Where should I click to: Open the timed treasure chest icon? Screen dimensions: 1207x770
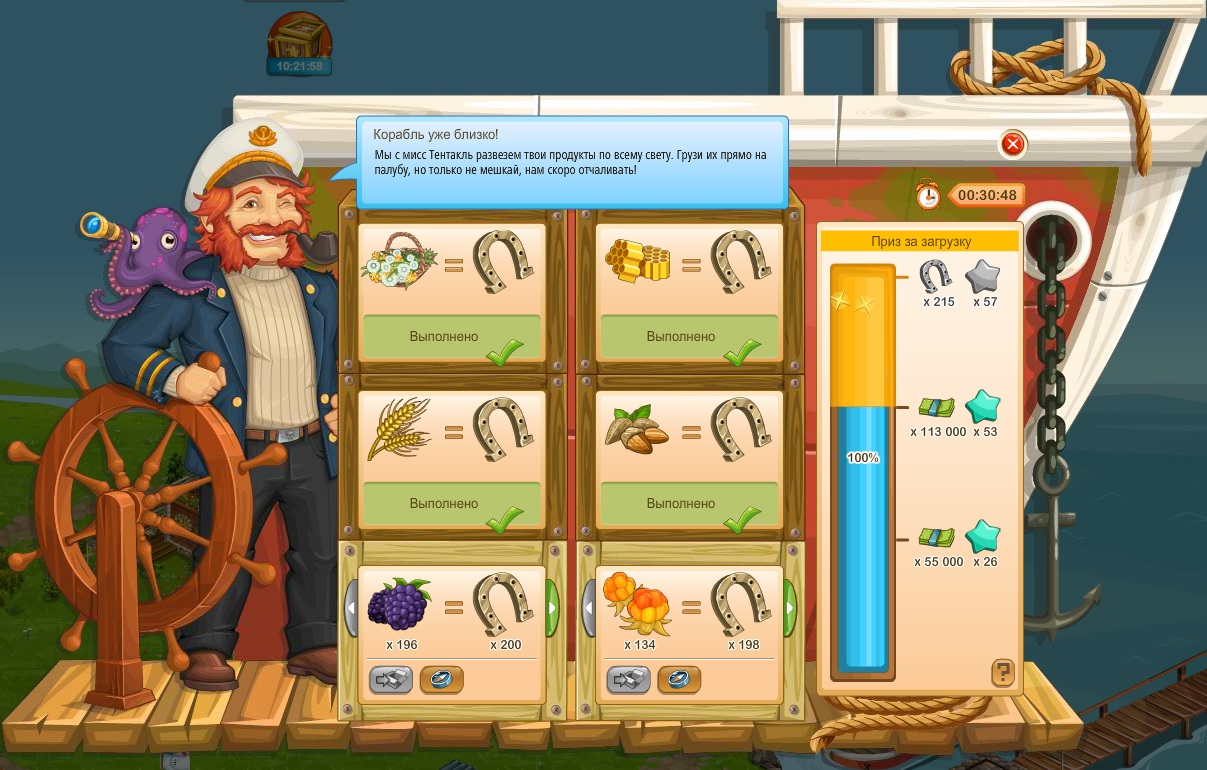coord(299,40)
